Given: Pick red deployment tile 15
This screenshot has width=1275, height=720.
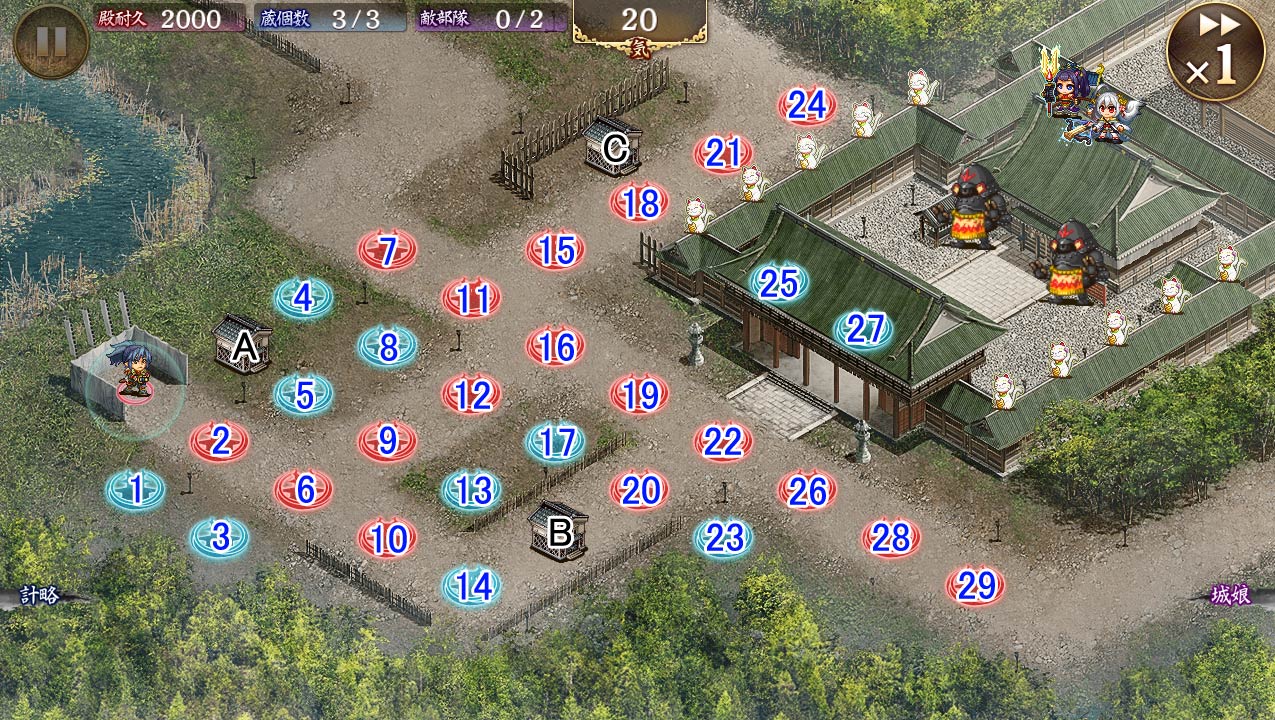Looking at the screenshot, I should pyautogui.click(x=556, y=250).
